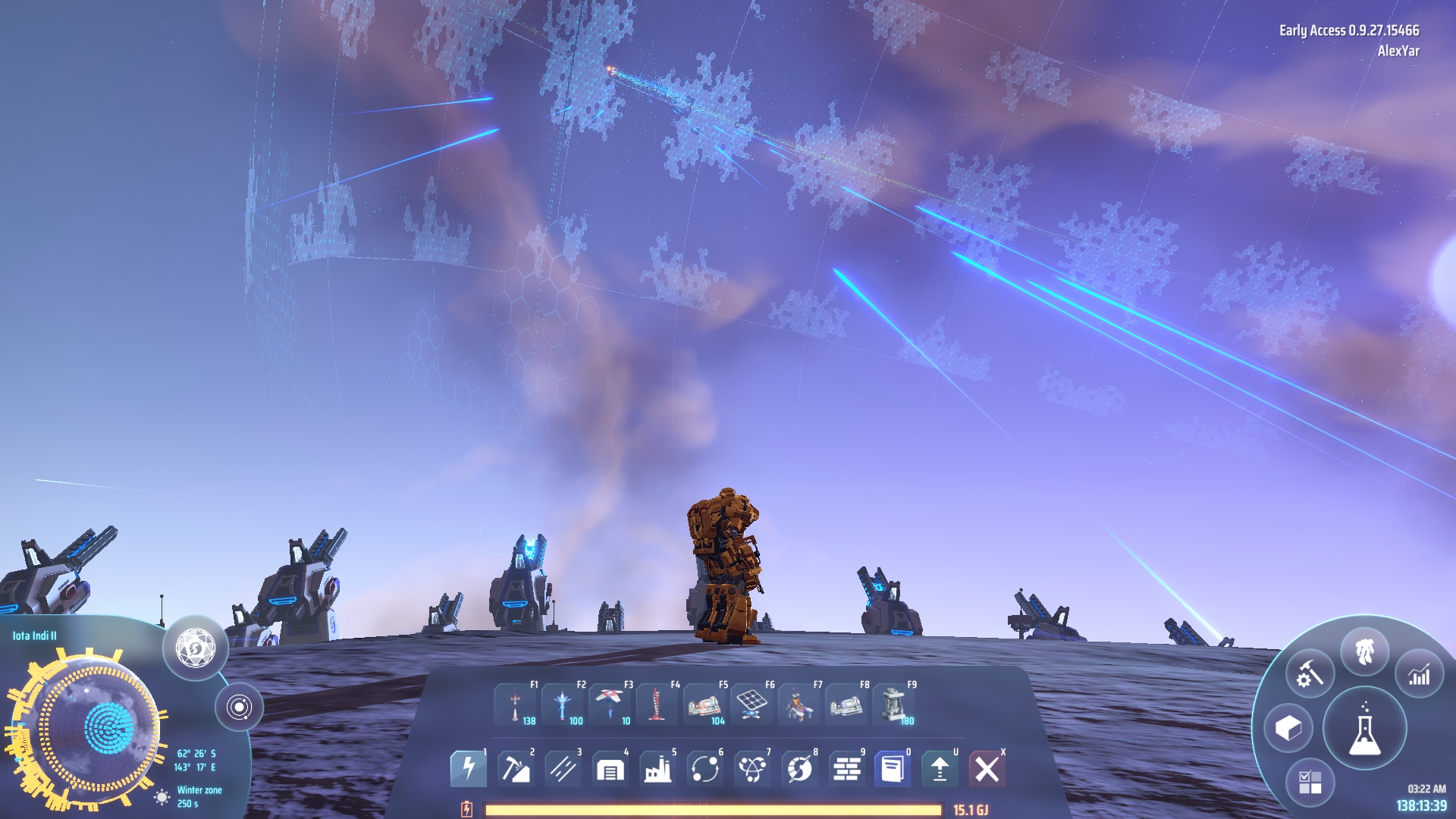This screenshot has height=819, width=1456.
Task: Pick the solar panel in slot F6
Action: click(x=752, y=705)
